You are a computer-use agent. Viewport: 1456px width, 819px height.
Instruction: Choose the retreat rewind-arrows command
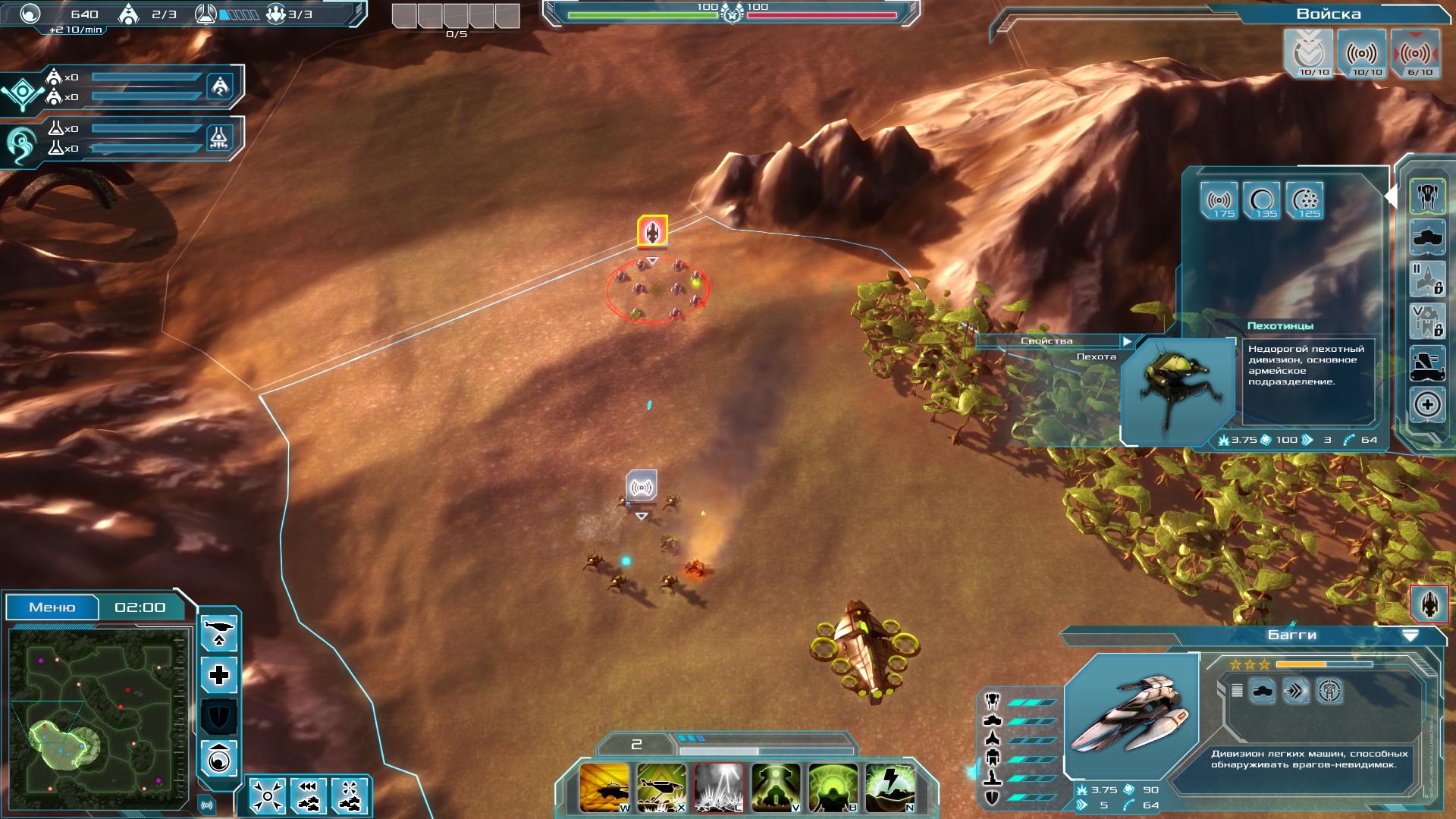308,795
